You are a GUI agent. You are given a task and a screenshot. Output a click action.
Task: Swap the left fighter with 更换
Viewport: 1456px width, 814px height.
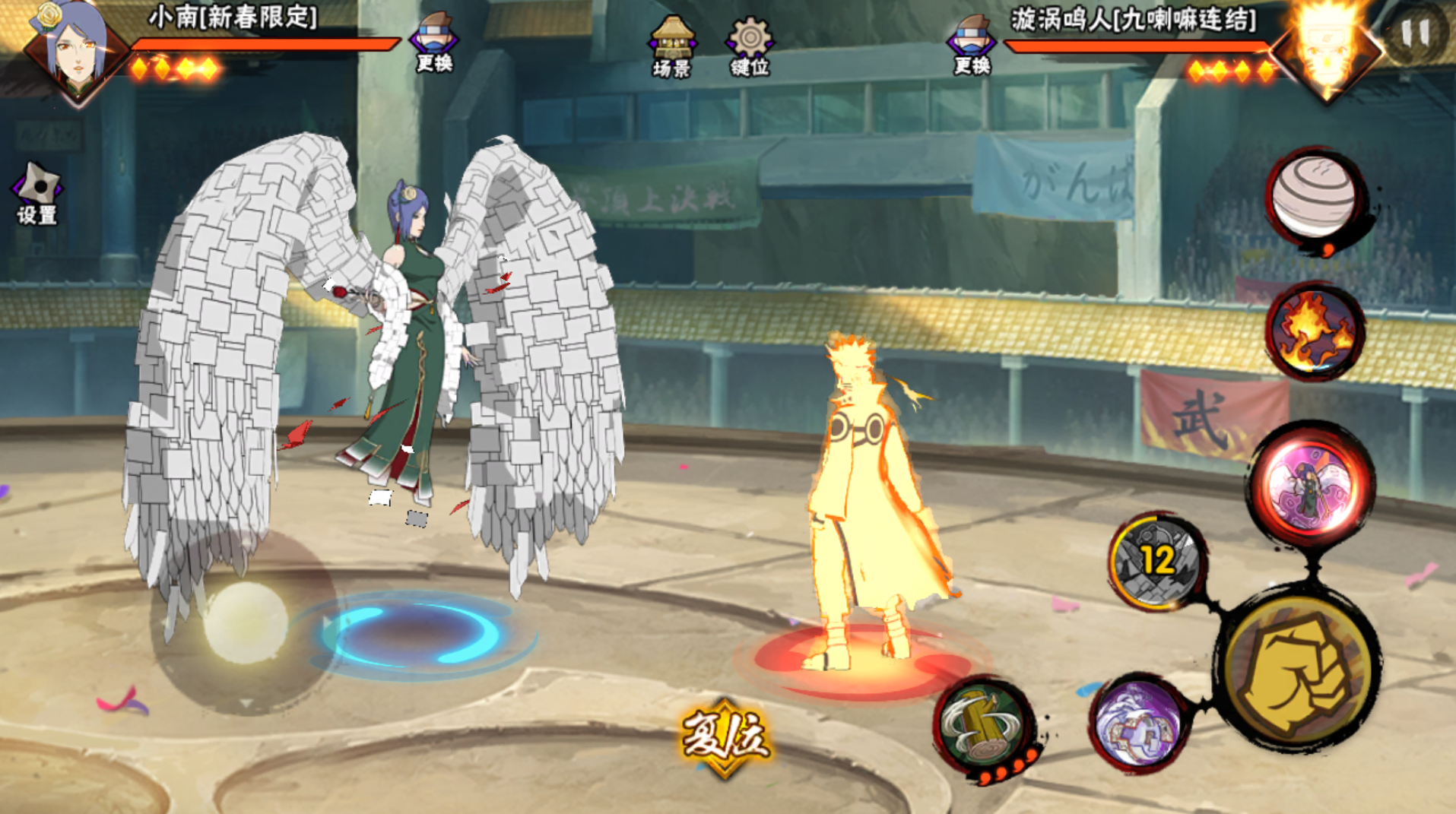point(434,43)
